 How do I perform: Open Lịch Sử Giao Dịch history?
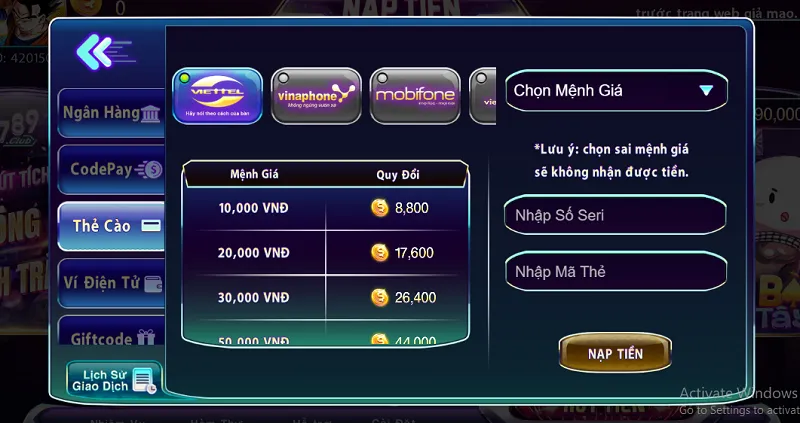point(111,379)
